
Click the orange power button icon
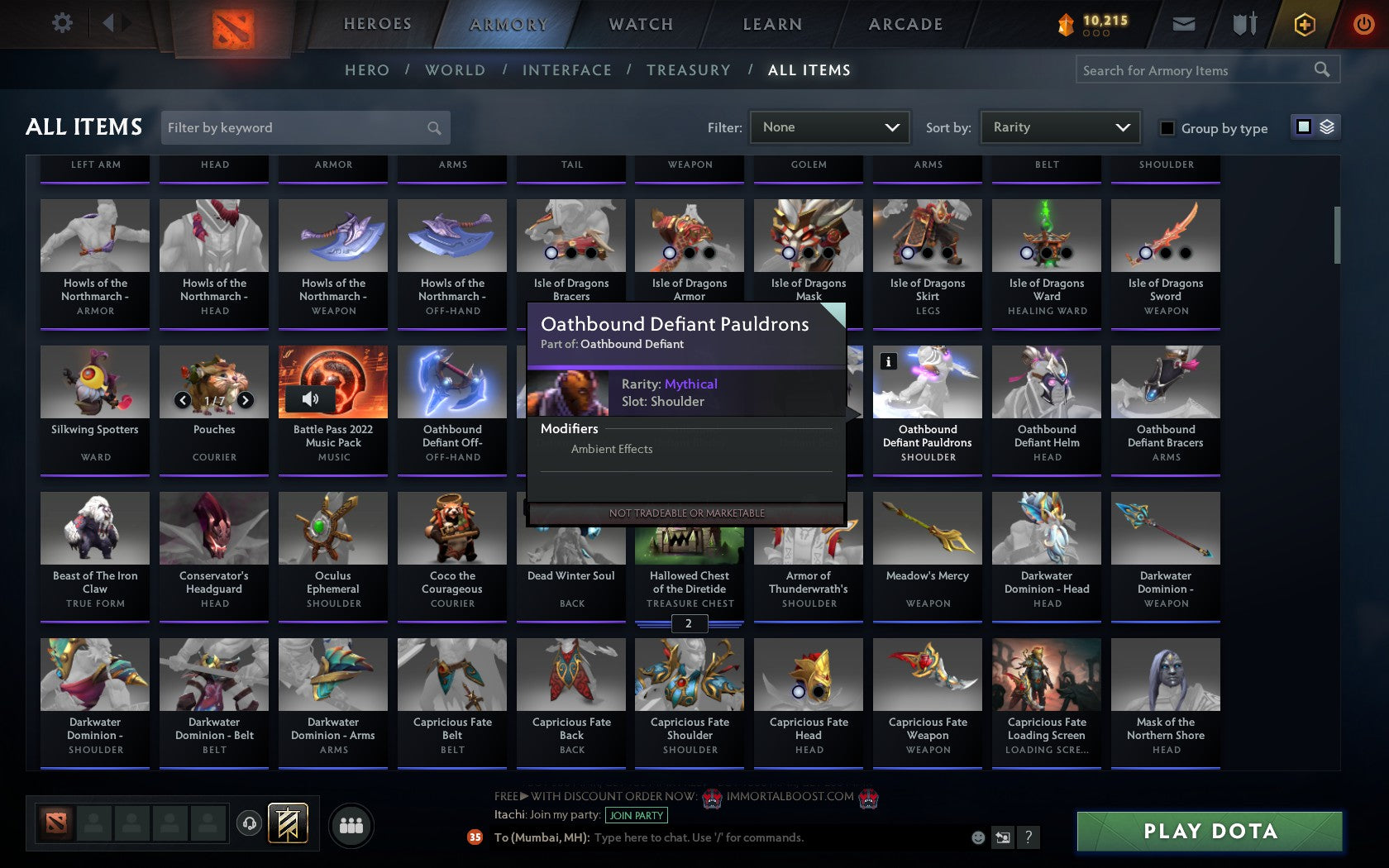[x=1364, y=23]
